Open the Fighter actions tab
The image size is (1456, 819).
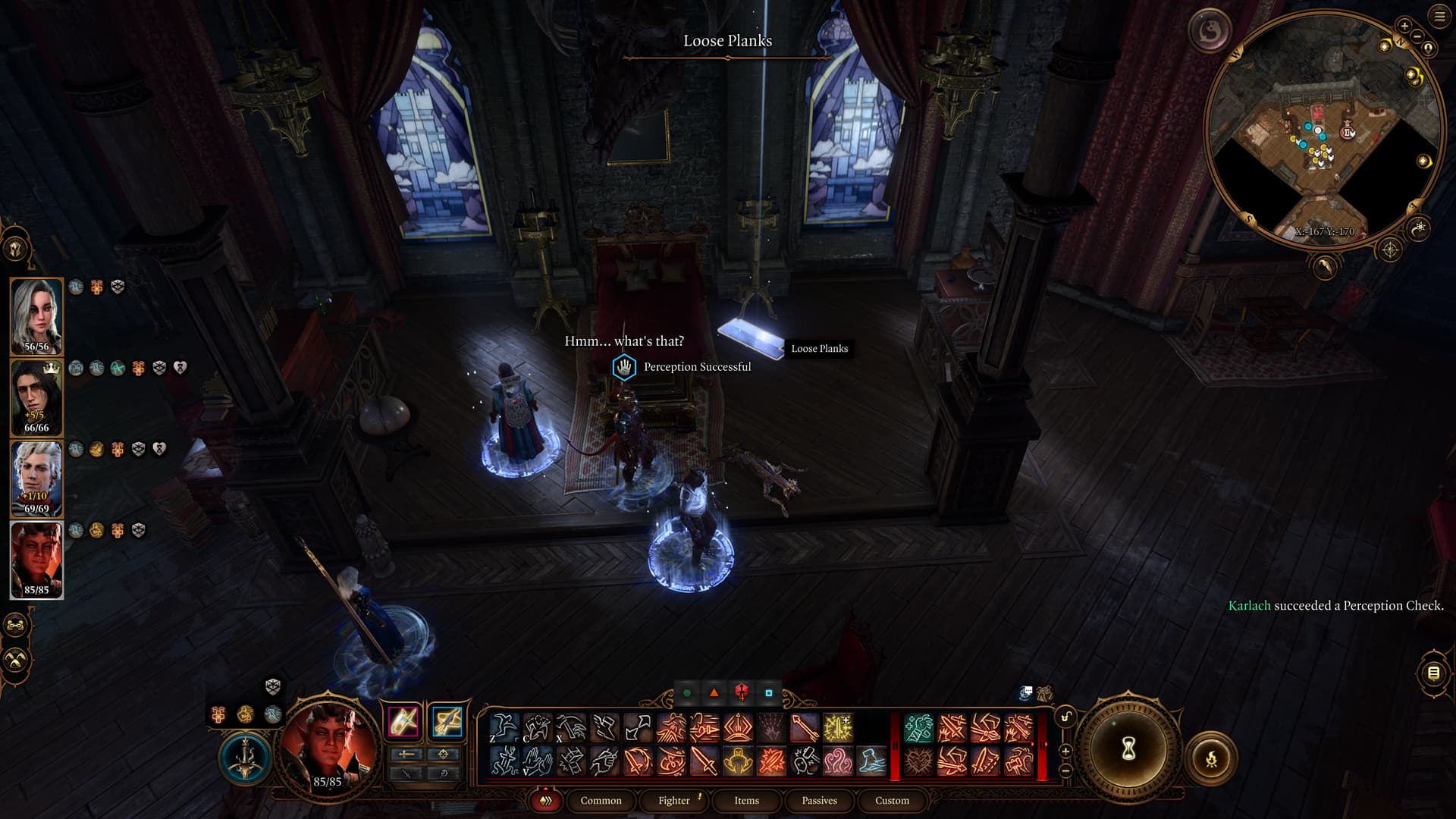(x=673, y=800)
